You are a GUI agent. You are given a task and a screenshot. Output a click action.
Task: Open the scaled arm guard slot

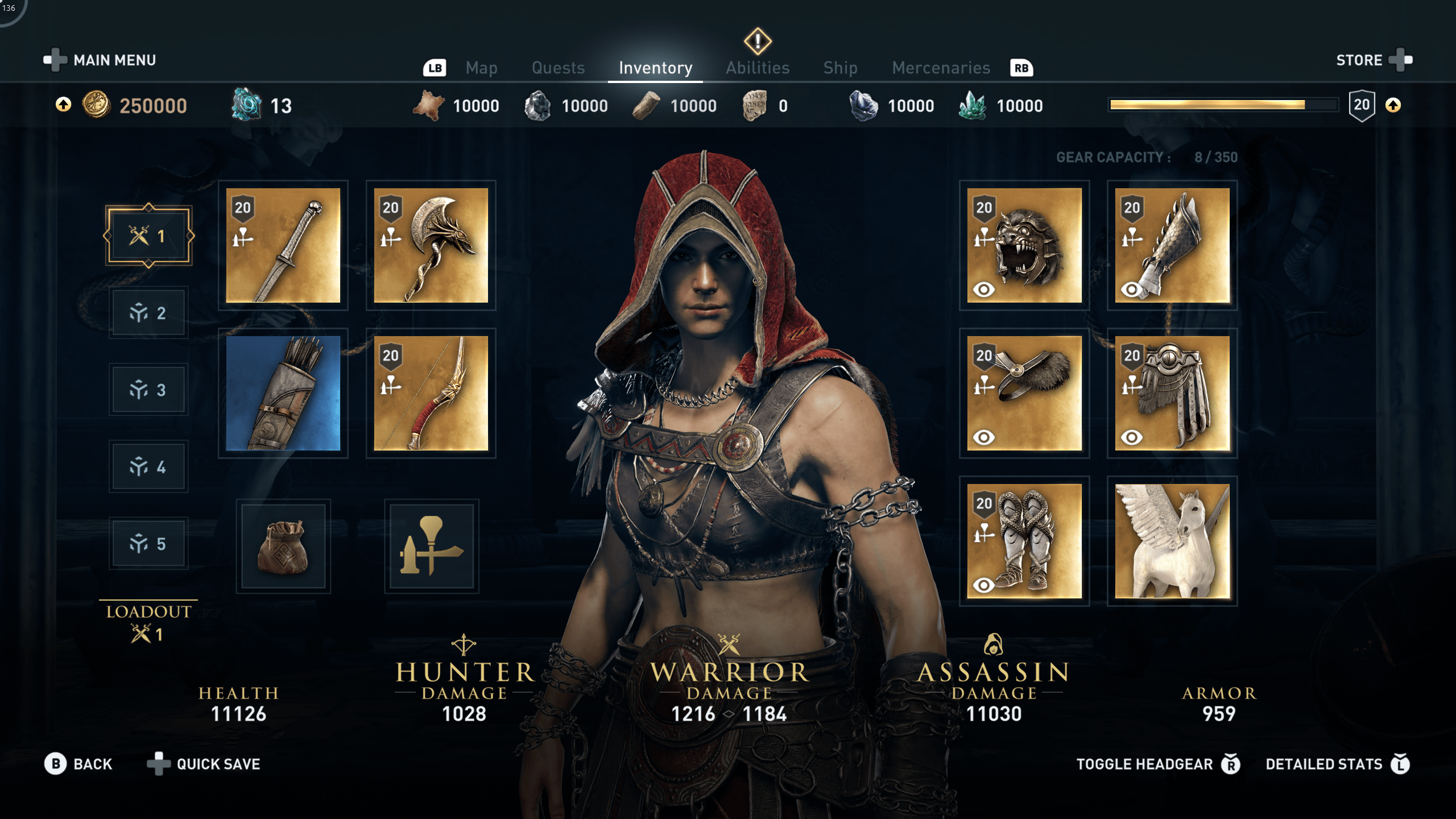coord(1172,246)
